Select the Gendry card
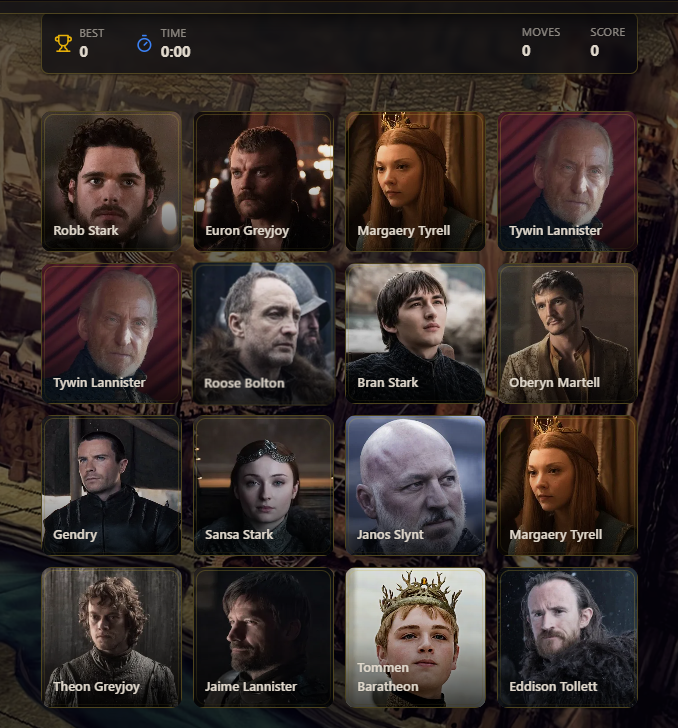 point(111,485)
